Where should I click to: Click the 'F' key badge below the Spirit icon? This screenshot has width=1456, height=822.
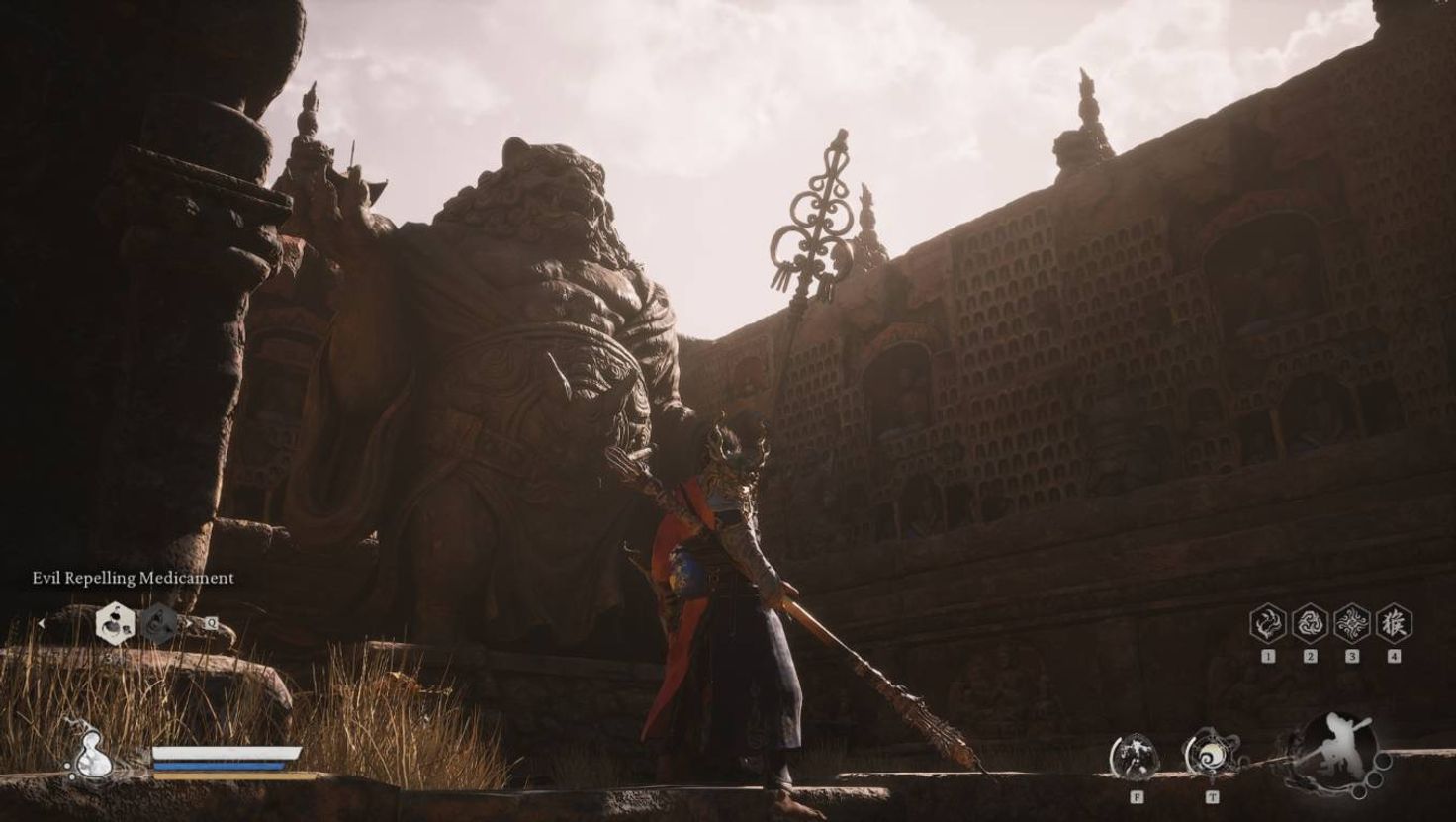[x=1137, y=796]
